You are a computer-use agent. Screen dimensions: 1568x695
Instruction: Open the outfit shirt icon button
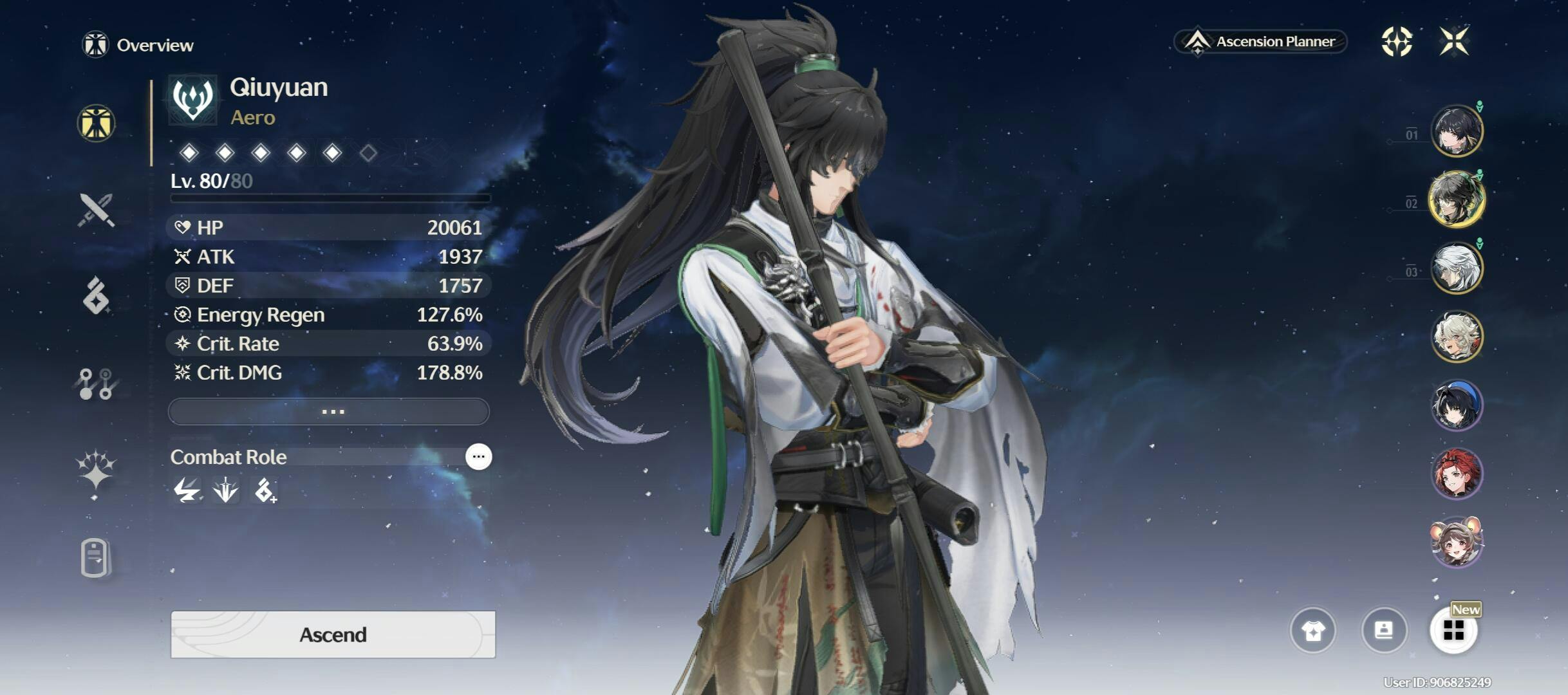pos(1312,630)
